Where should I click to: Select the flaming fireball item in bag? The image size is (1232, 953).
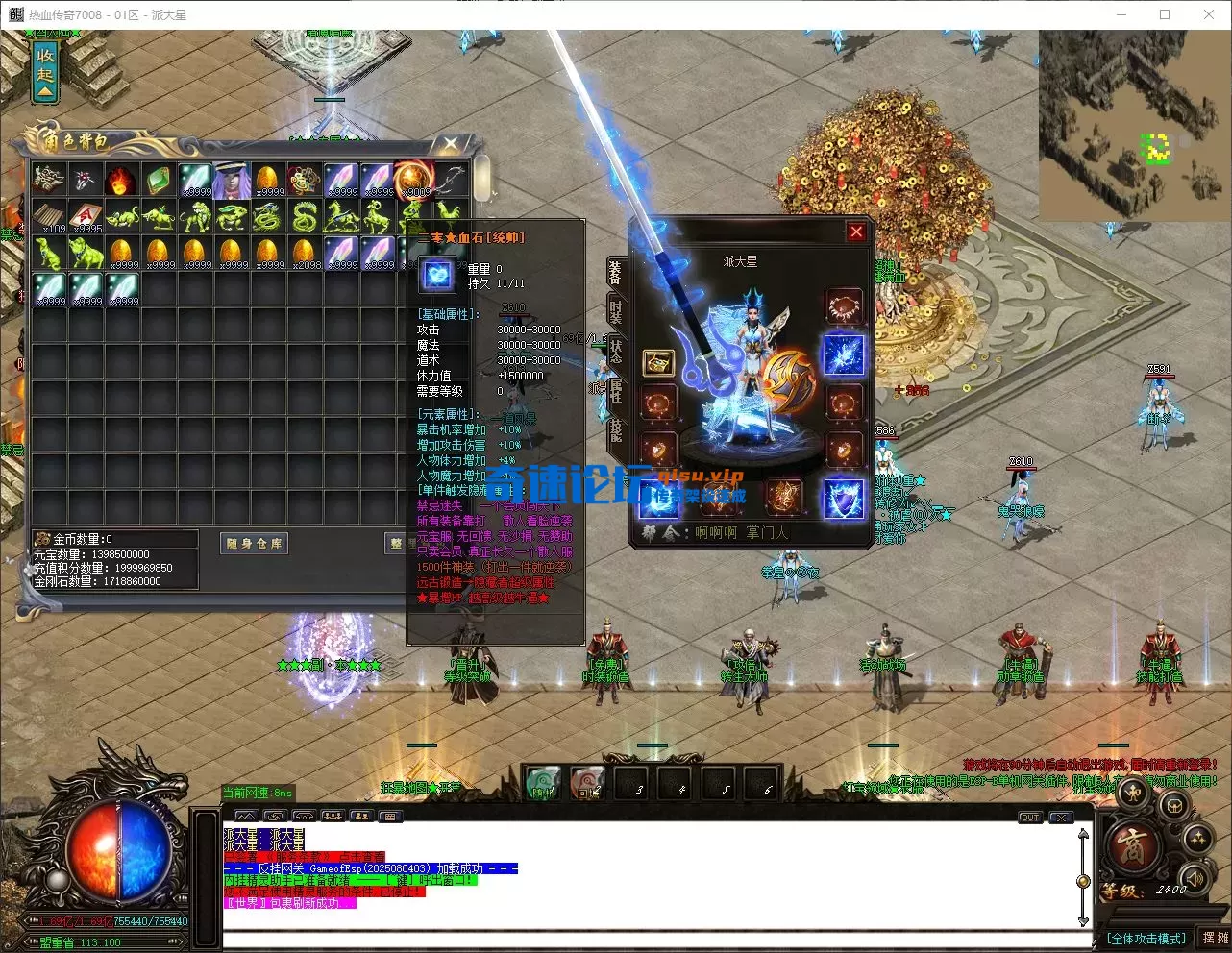[121, 180]
